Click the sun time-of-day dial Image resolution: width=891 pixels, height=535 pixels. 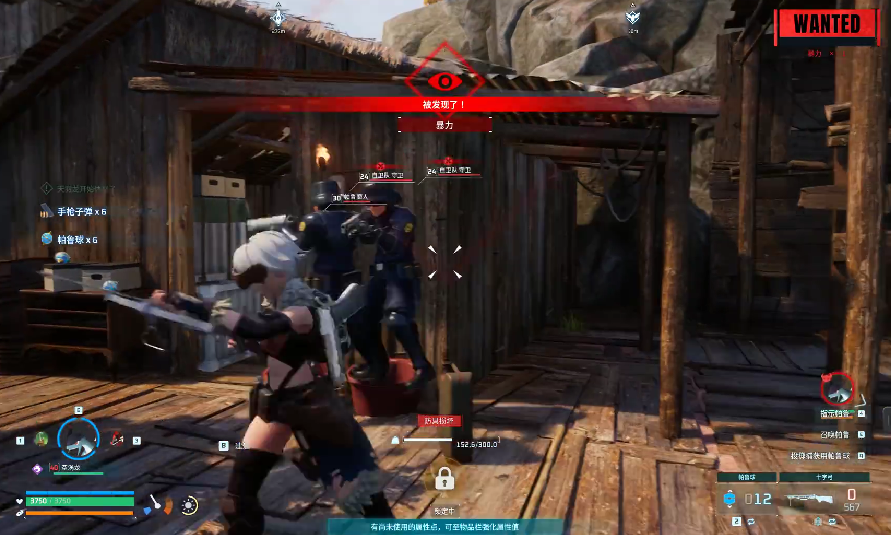tap(190, 505)
